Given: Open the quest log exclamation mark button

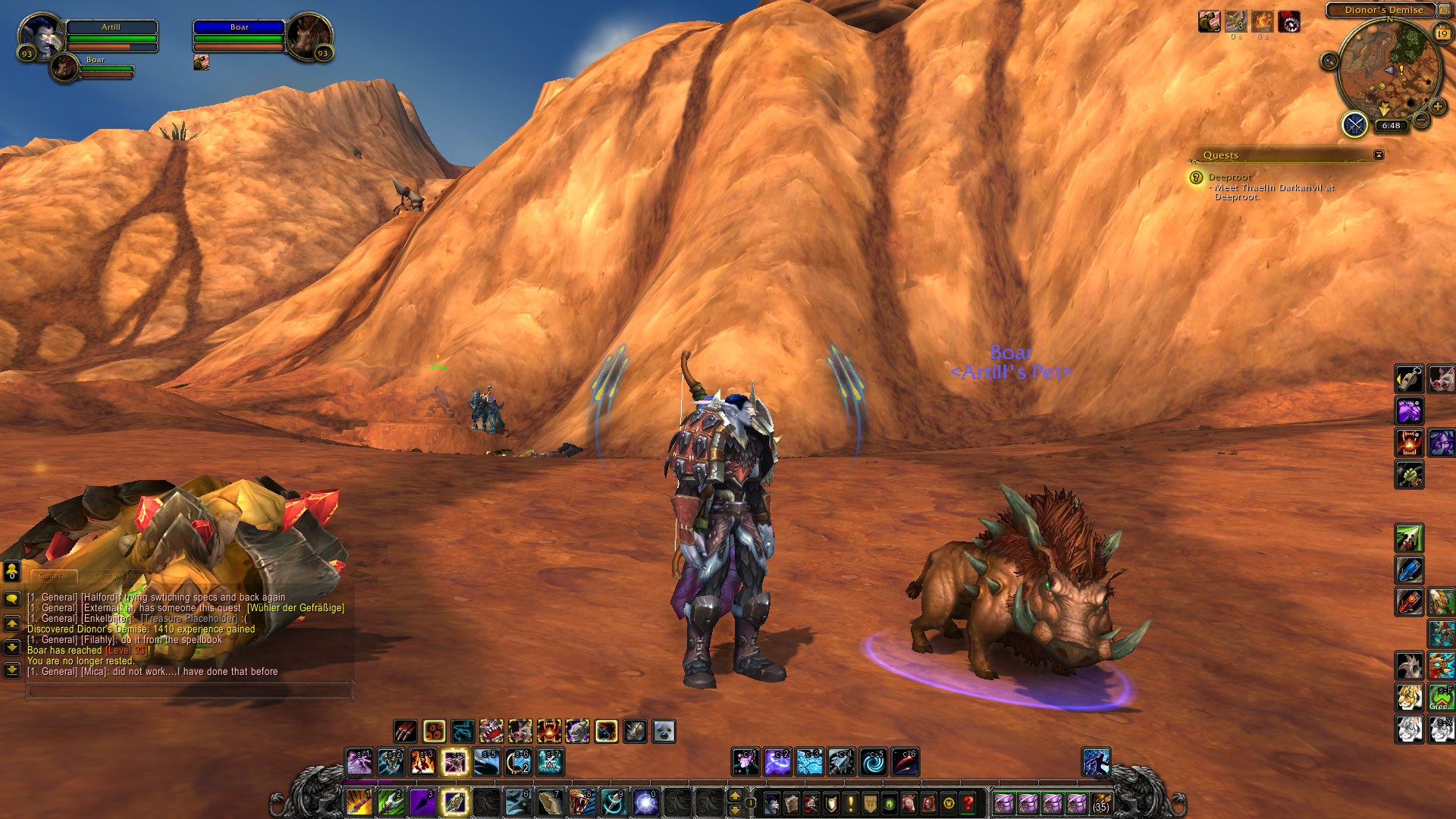Looking at the screenshot, I should click(x=850, y=802).
